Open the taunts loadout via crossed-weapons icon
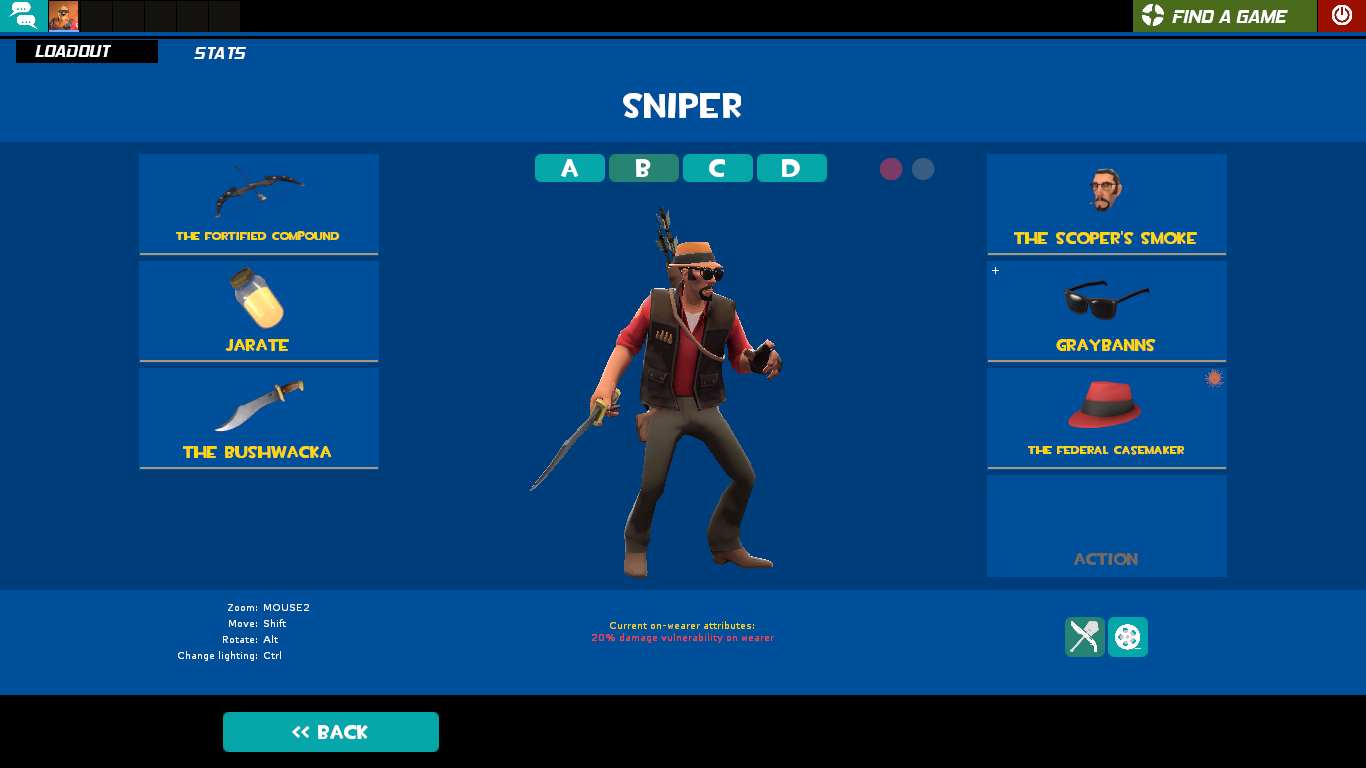 point(1085,637)
